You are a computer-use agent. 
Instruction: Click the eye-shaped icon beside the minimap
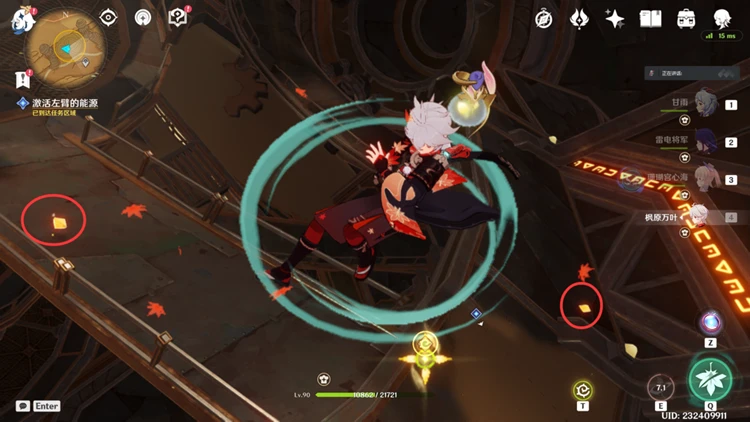[111, 18]
